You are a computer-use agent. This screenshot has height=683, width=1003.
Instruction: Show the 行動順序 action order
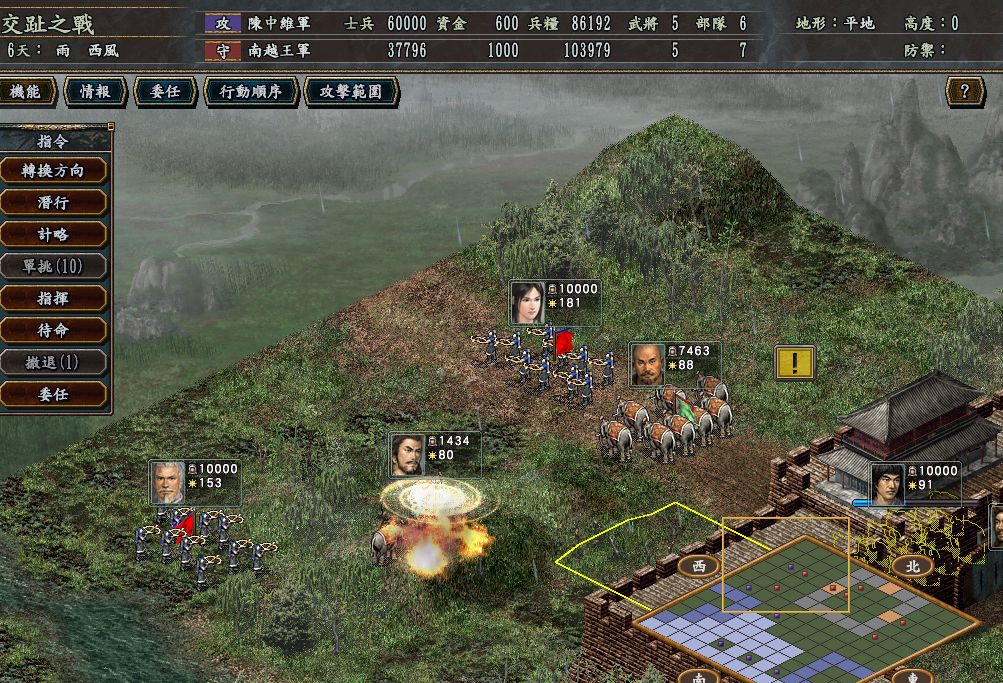[x=250, y=92]
